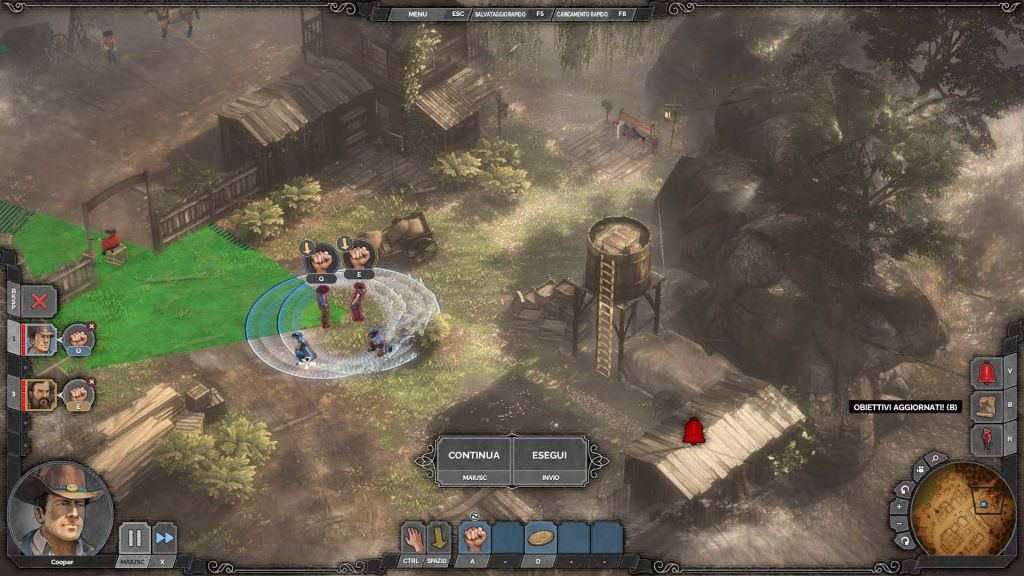Viewport: 1024px width, 576px height.
Task: Activate the fast-forward button
Action: pyautogui.click(x=164, y=538)
